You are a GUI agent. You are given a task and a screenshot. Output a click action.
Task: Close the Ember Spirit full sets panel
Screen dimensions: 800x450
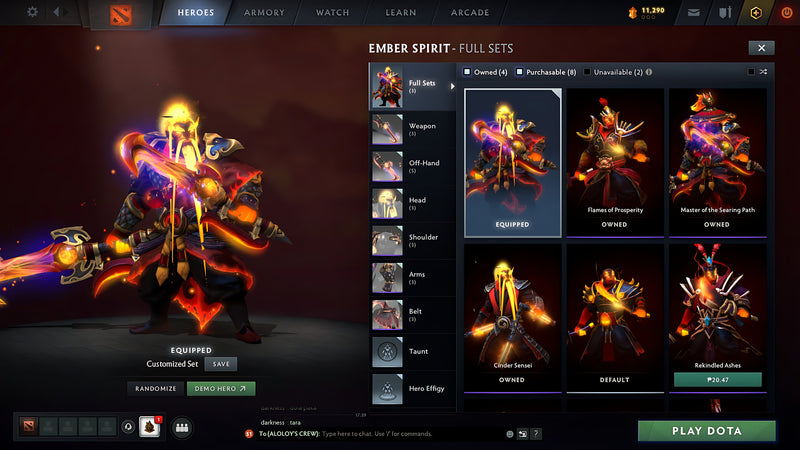pyautogui.click(x=761, y=47)
